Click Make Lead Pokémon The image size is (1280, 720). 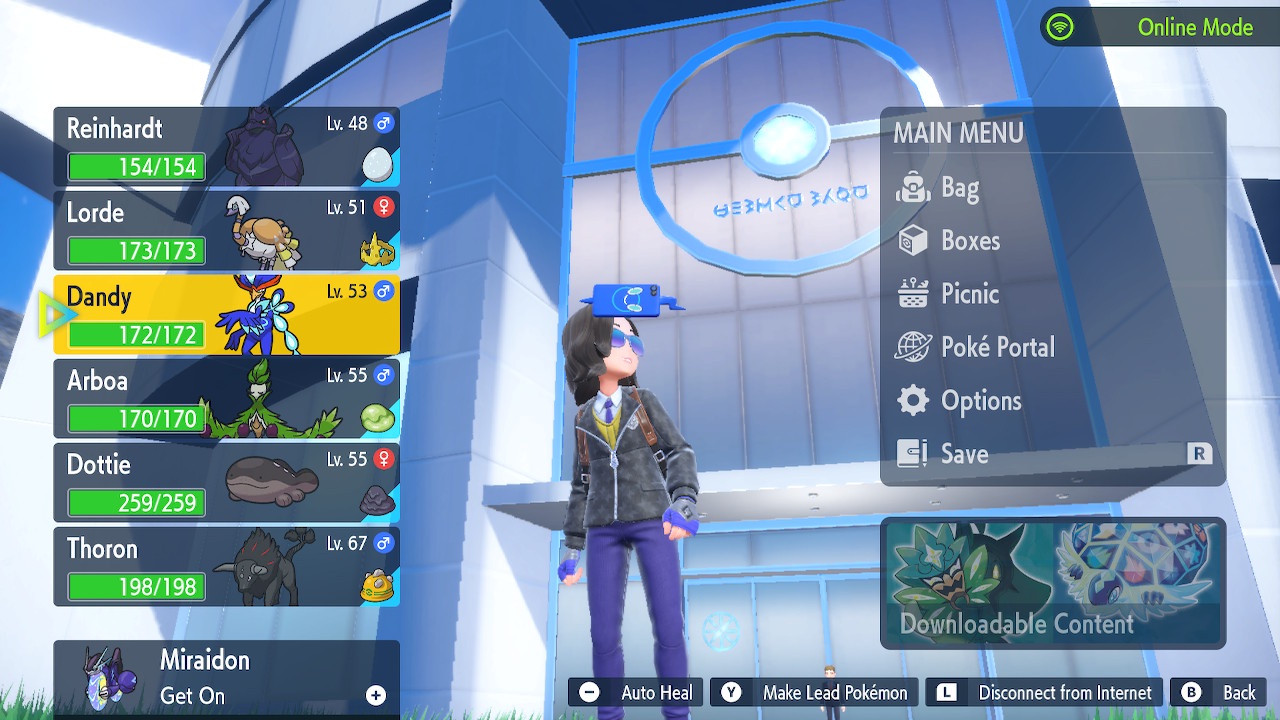coord(815,693)
